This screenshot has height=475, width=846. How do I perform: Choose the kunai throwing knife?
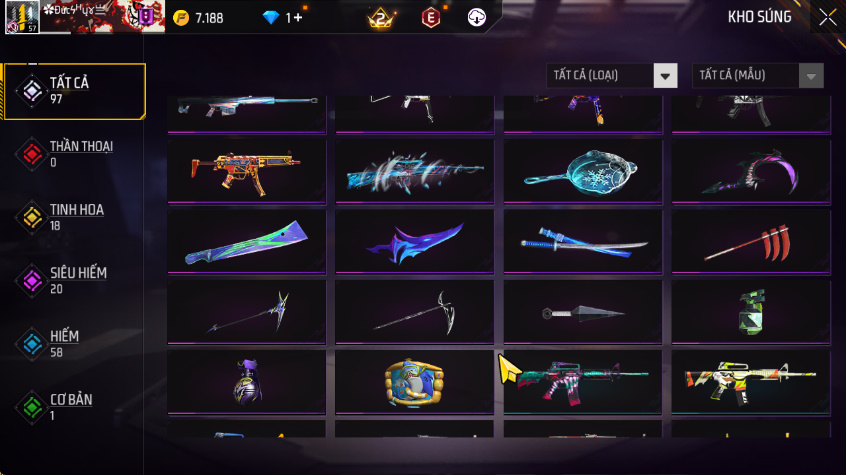point(582,313)
